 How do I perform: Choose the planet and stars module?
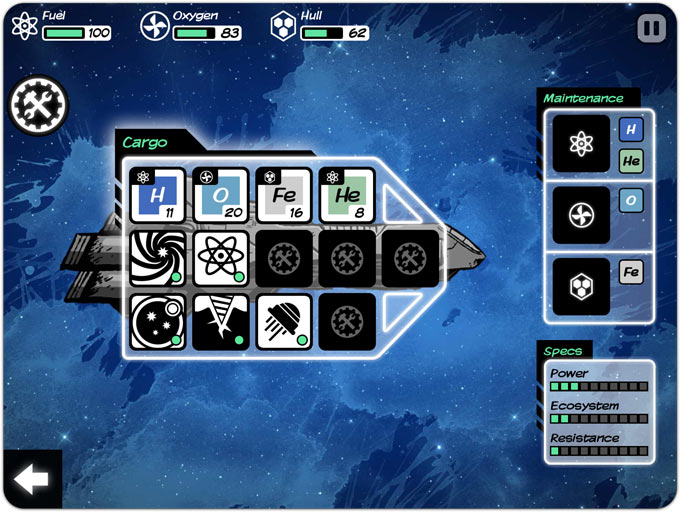coord(158,321)
